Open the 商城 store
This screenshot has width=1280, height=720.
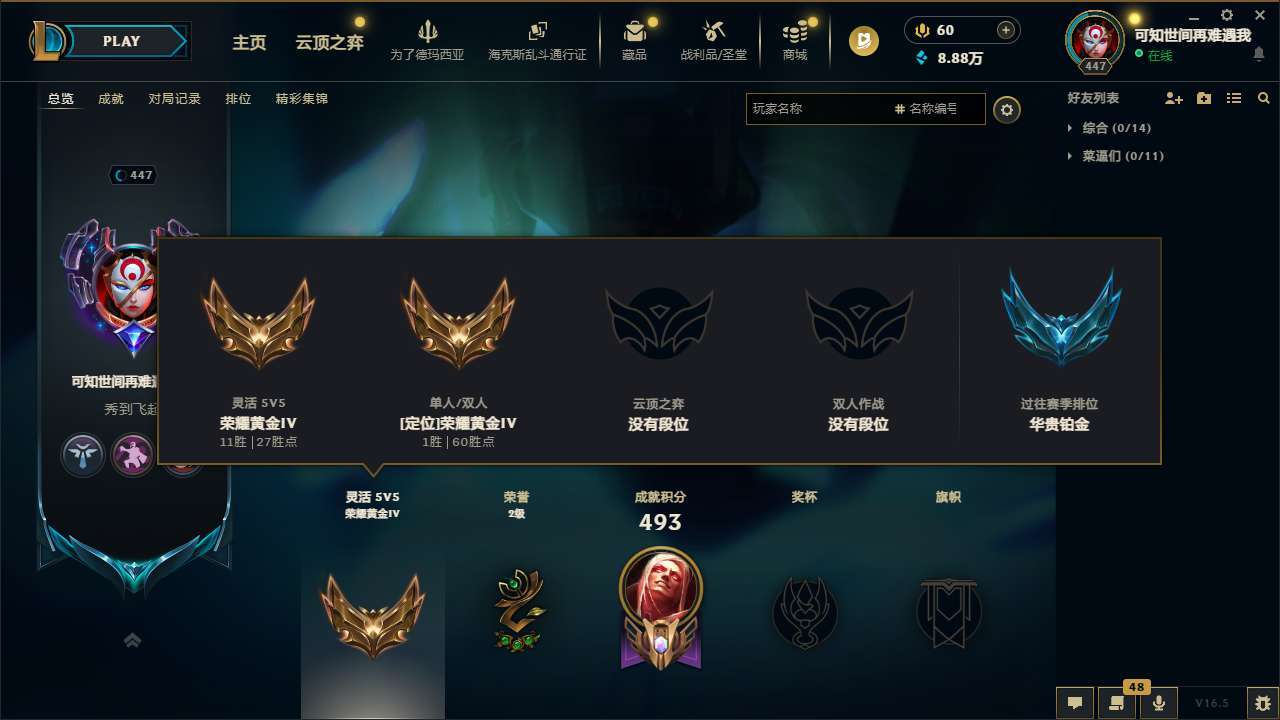pyautogui.click(x=795, y=41)
